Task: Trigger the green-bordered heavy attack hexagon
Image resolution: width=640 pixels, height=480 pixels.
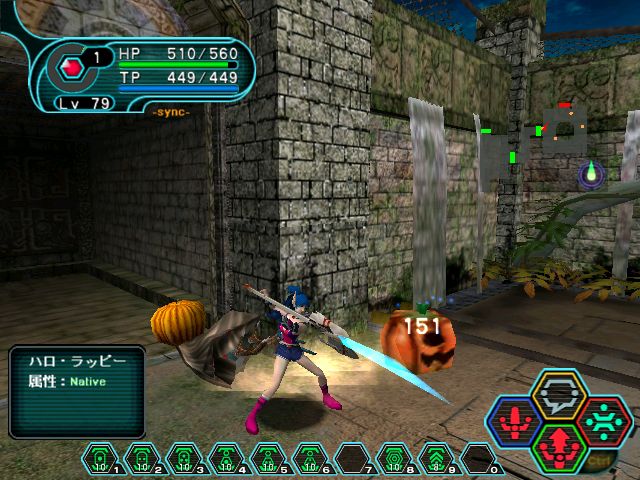Action: tap(560, 445)
